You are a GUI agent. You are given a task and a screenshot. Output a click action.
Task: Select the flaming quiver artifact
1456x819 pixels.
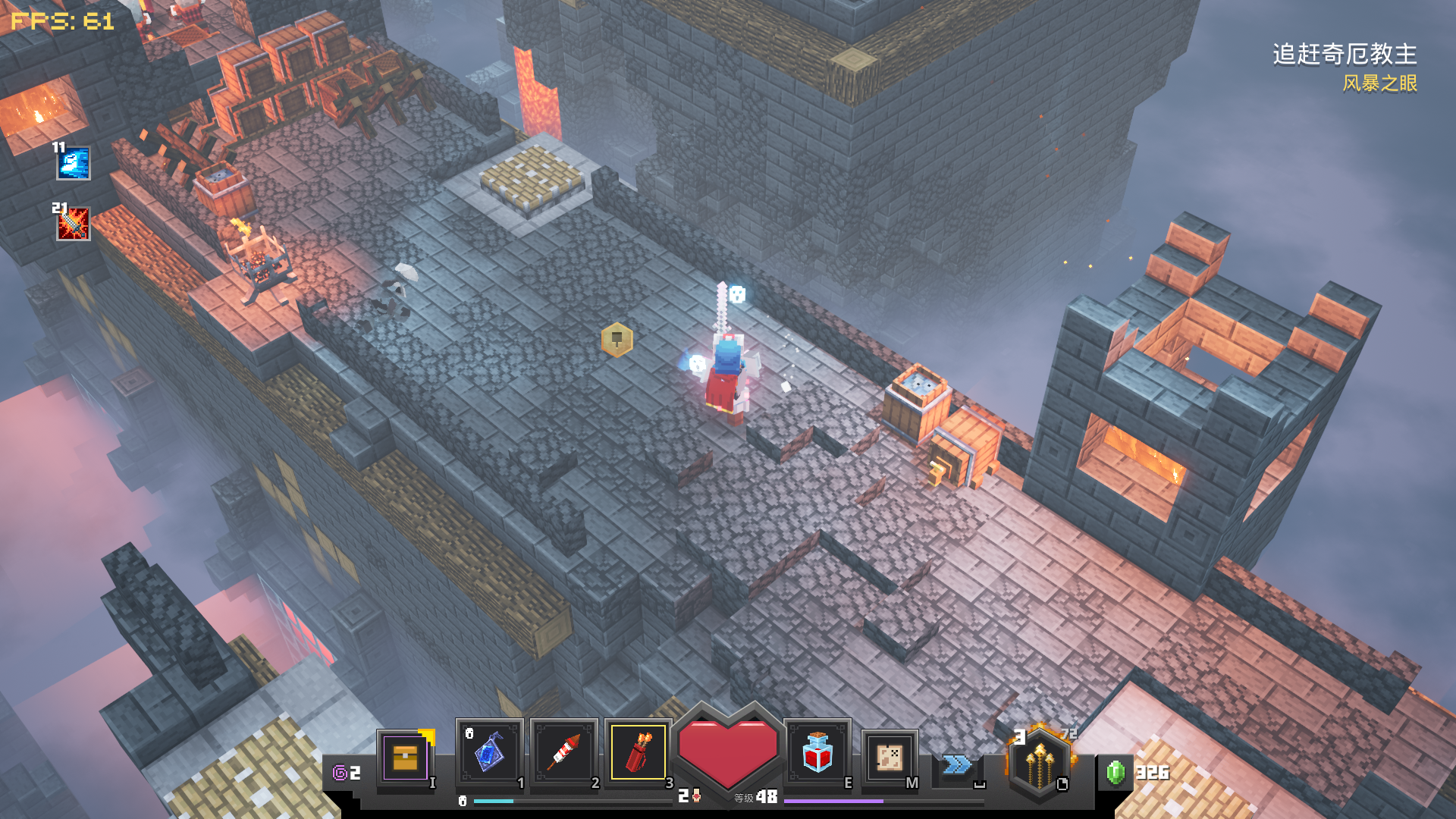[638, 753]
